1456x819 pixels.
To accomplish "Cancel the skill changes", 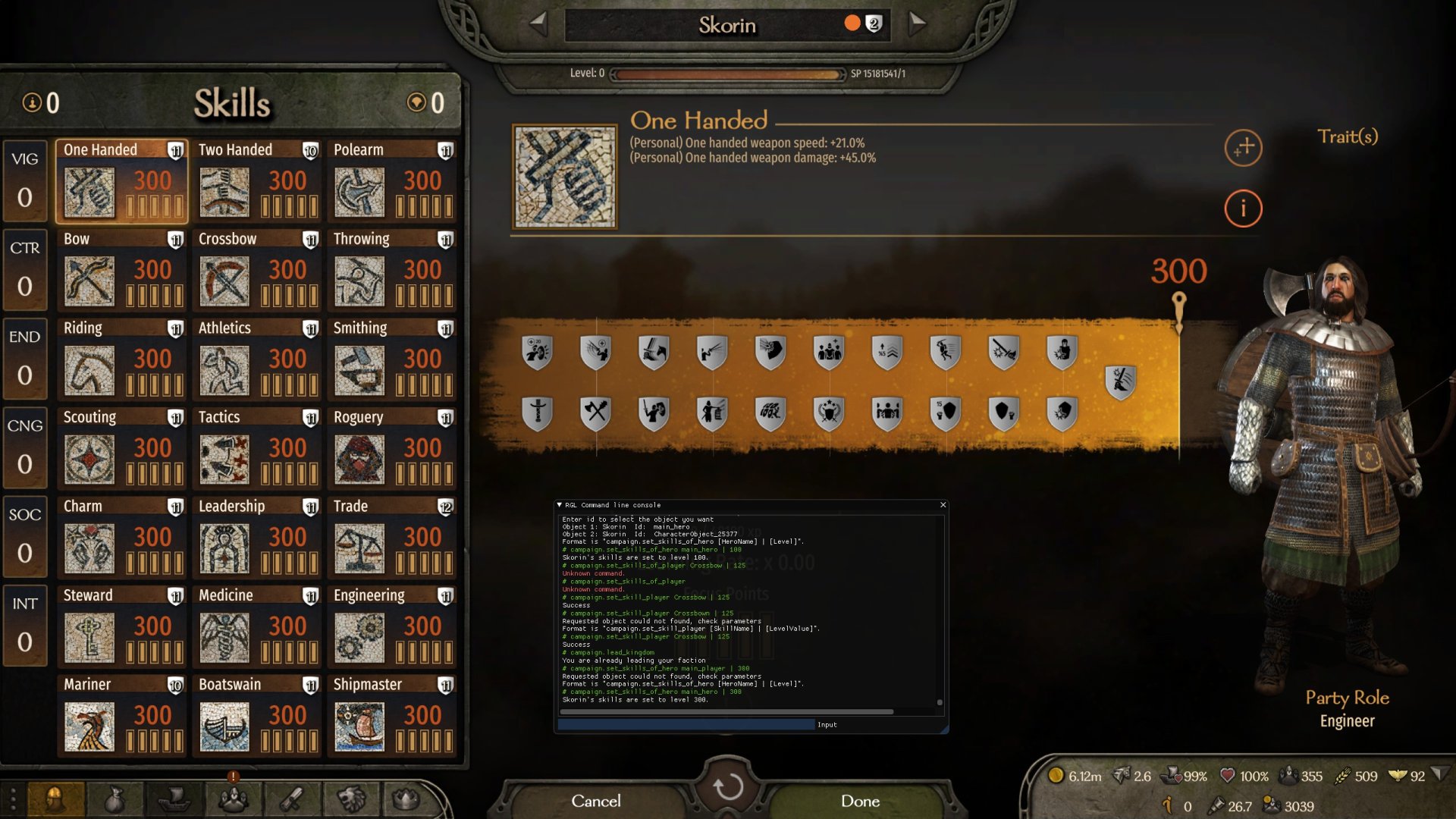I will 595,801.
